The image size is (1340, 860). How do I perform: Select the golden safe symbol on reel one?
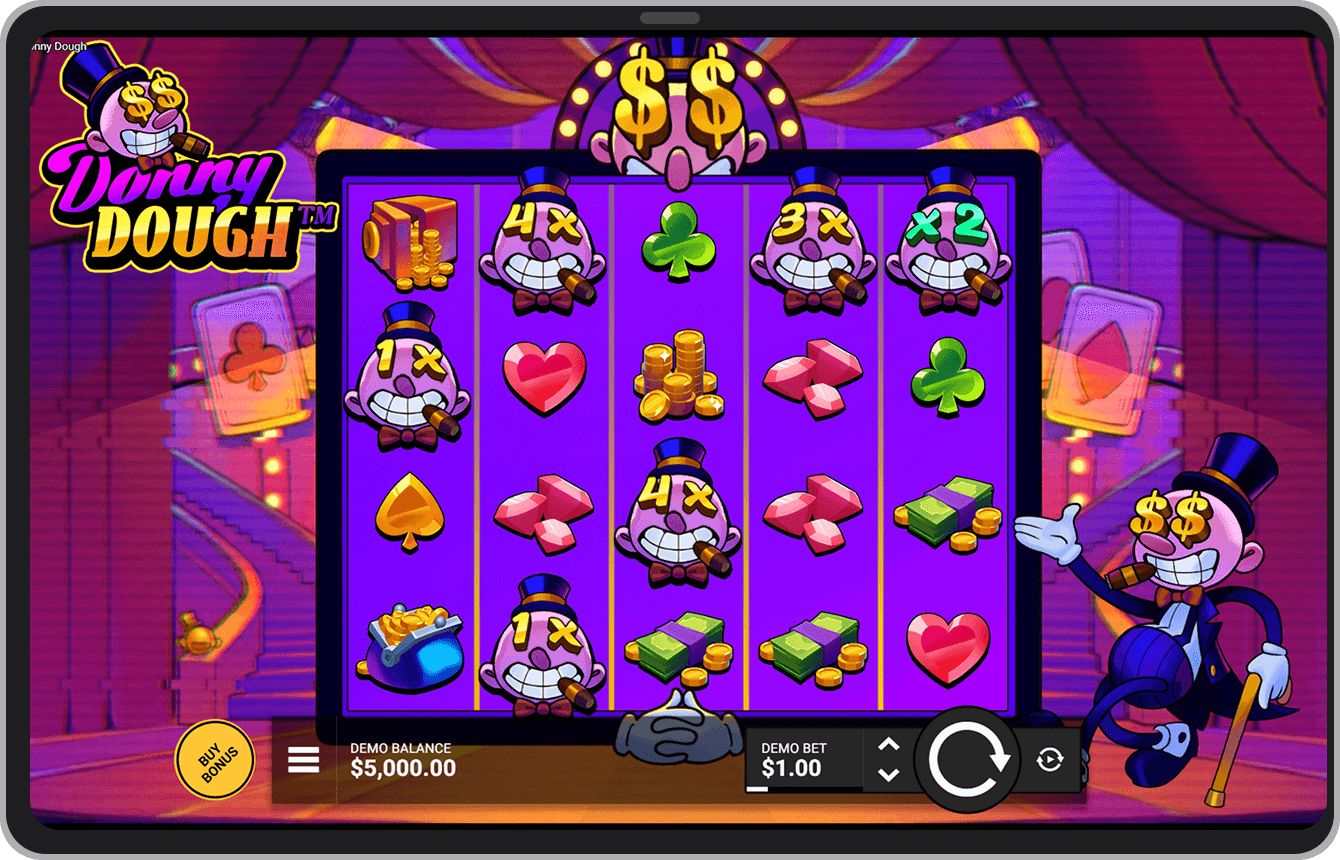tap(410, 243)
